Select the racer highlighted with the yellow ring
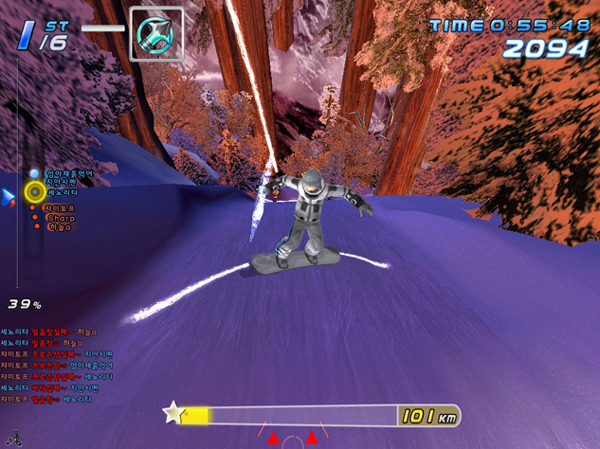Screen dimensions: 600x449 tap(35, 190)
